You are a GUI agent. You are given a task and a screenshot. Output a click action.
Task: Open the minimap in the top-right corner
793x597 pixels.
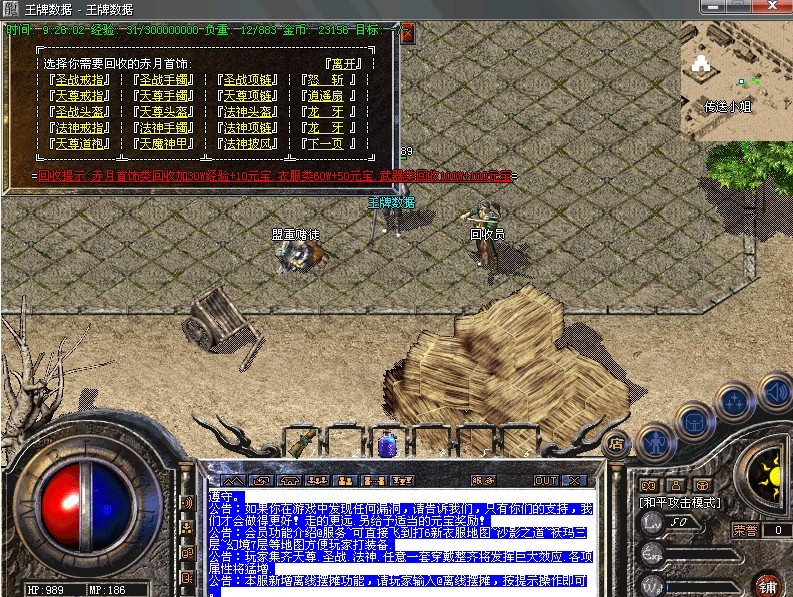736,80
